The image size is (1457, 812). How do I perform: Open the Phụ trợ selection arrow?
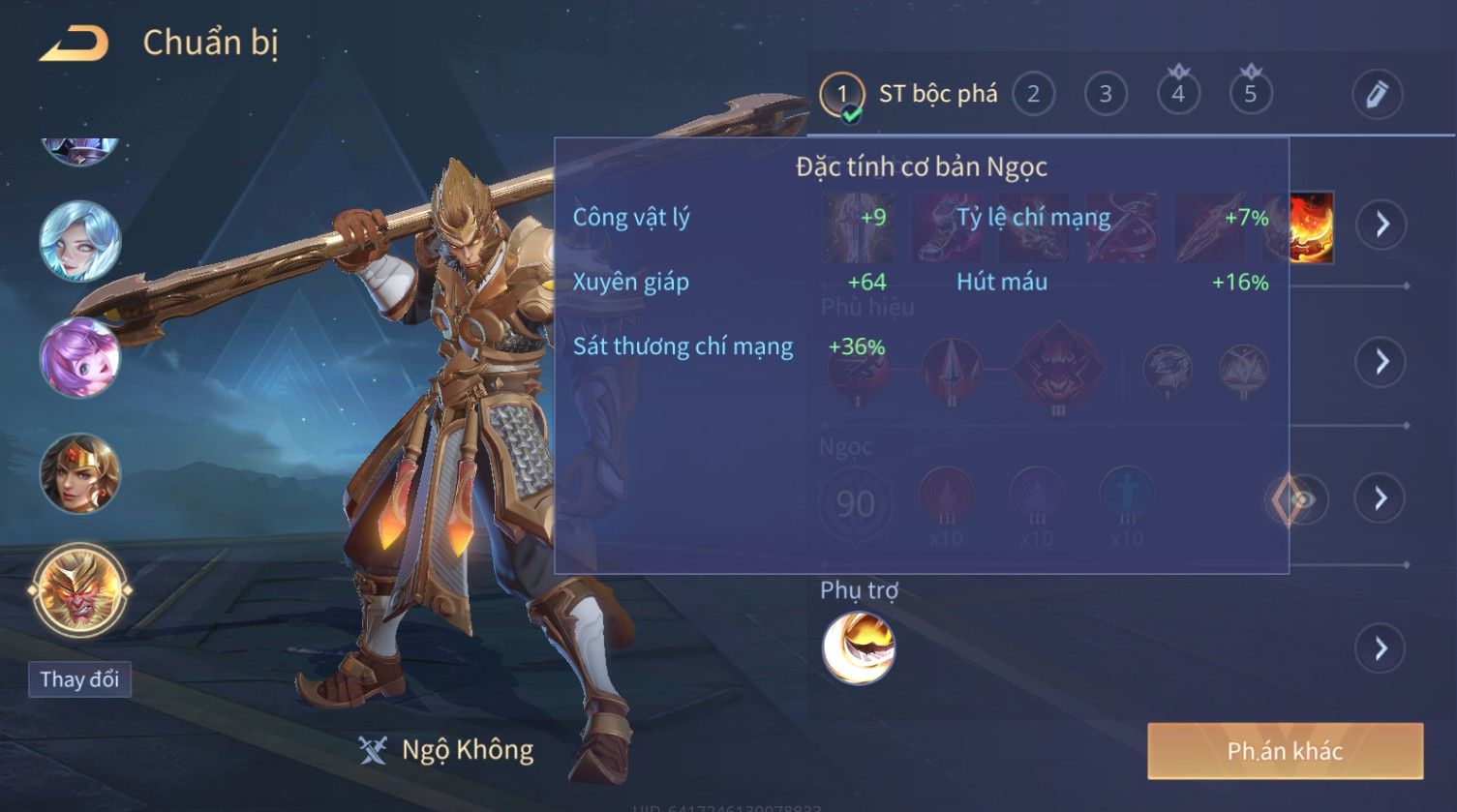click(x=1381, y=647)
